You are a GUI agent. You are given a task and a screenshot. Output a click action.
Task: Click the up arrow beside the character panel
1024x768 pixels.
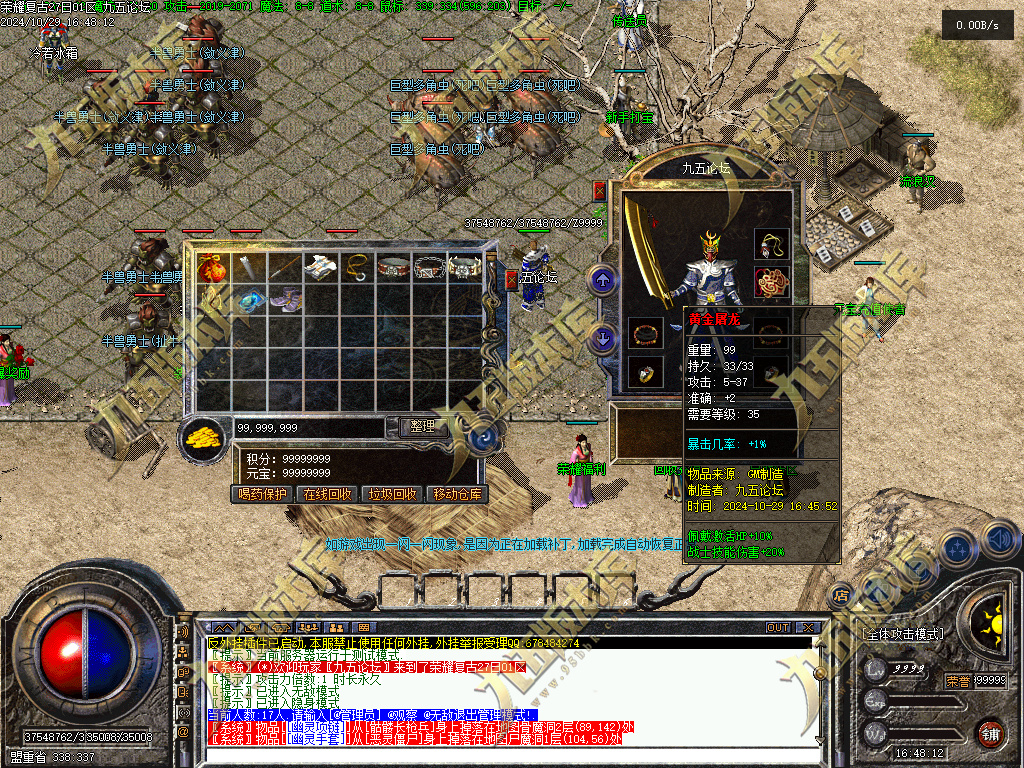tap(603, 281)
